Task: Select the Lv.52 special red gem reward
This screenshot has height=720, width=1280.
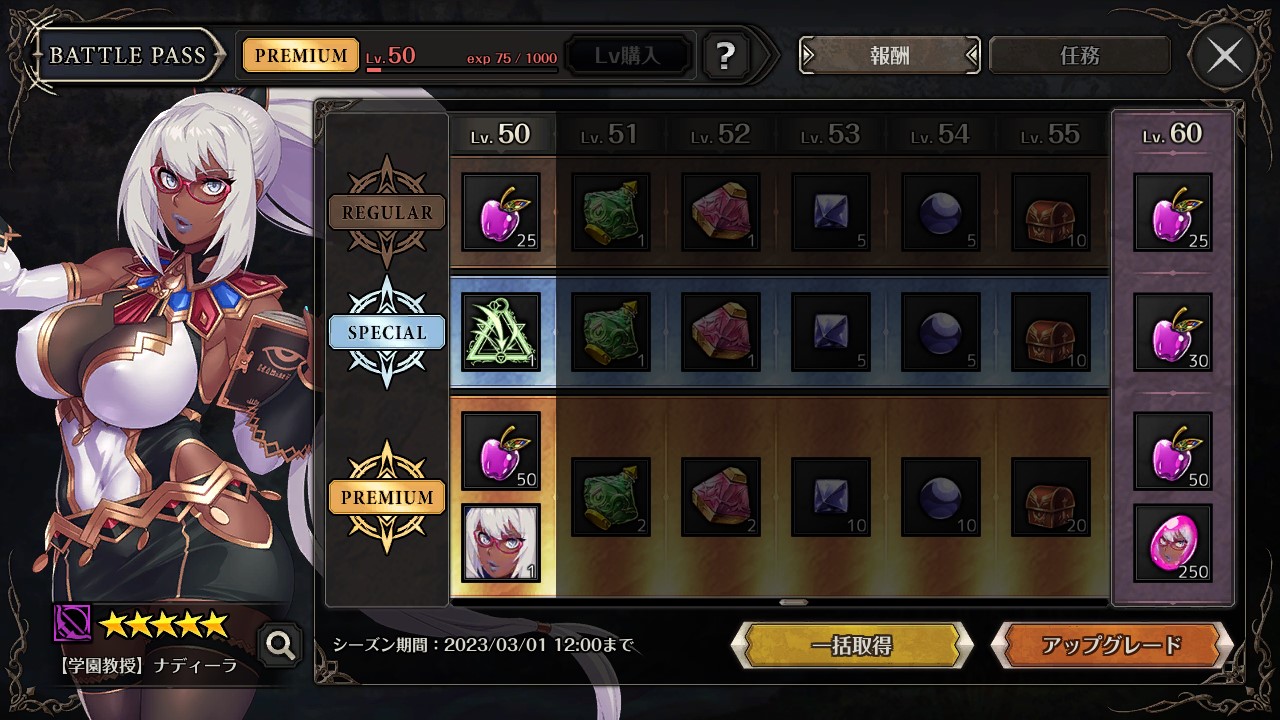Action: [x=721, y=332]
